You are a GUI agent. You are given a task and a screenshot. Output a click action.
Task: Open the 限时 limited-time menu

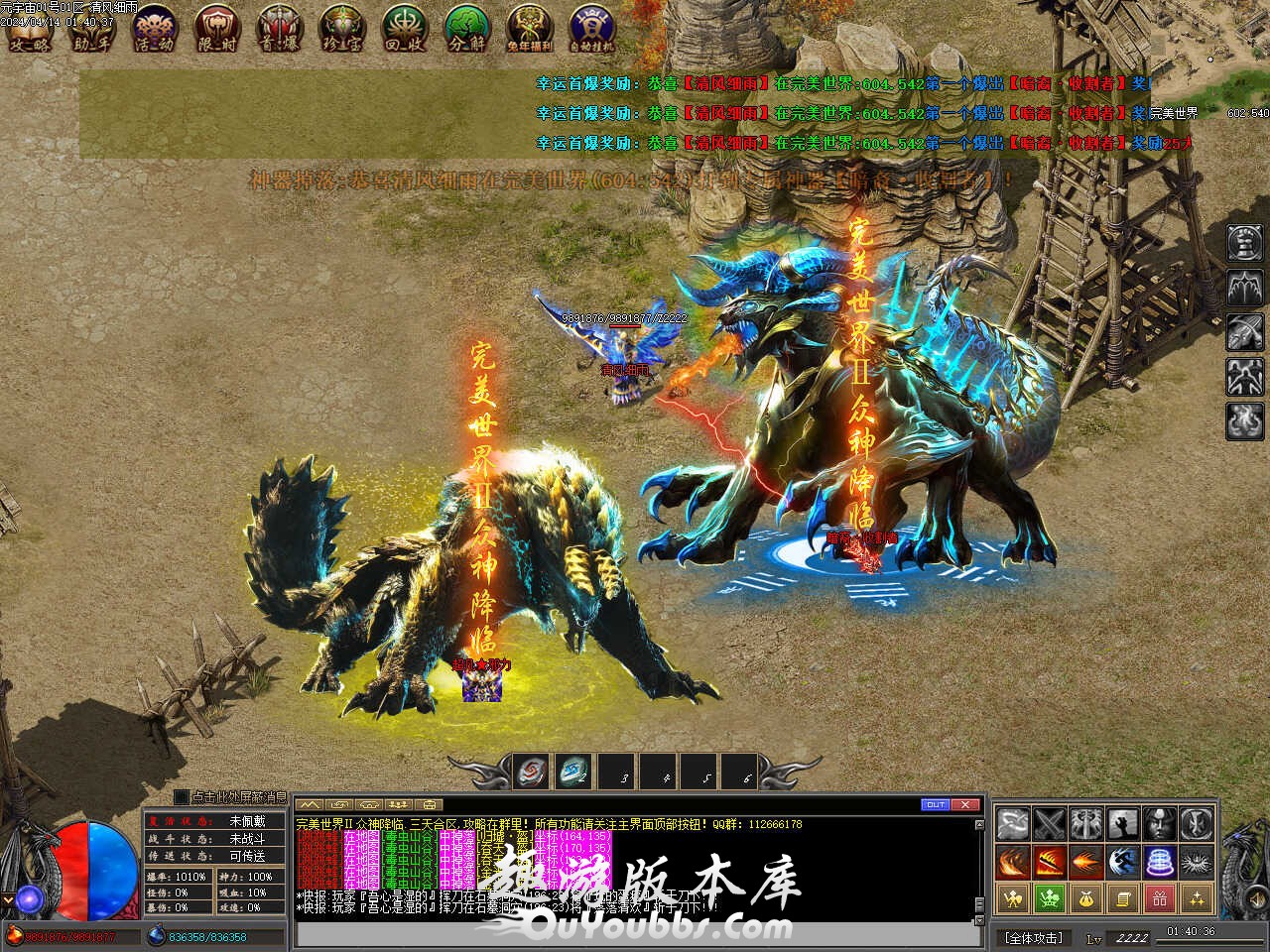pyautogui.click(x=215, y=28)
